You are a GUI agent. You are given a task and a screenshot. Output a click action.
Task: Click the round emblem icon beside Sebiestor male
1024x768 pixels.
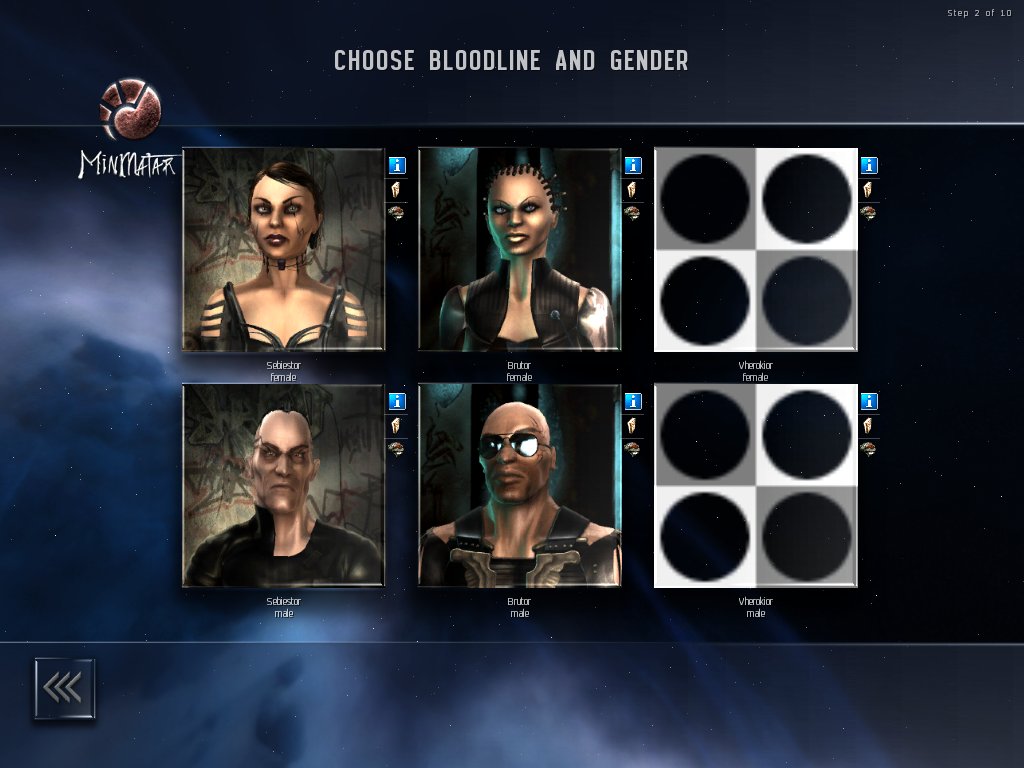pos(397,448)
